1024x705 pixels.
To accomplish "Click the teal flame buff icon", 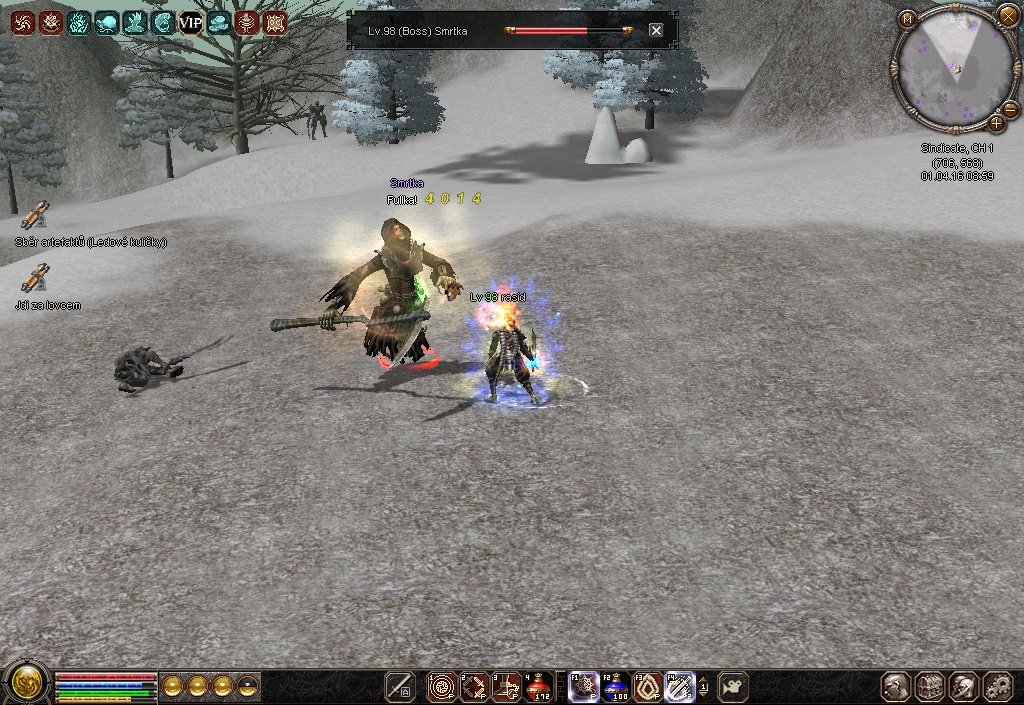I will pyautogui.click(x=78, y=22).
